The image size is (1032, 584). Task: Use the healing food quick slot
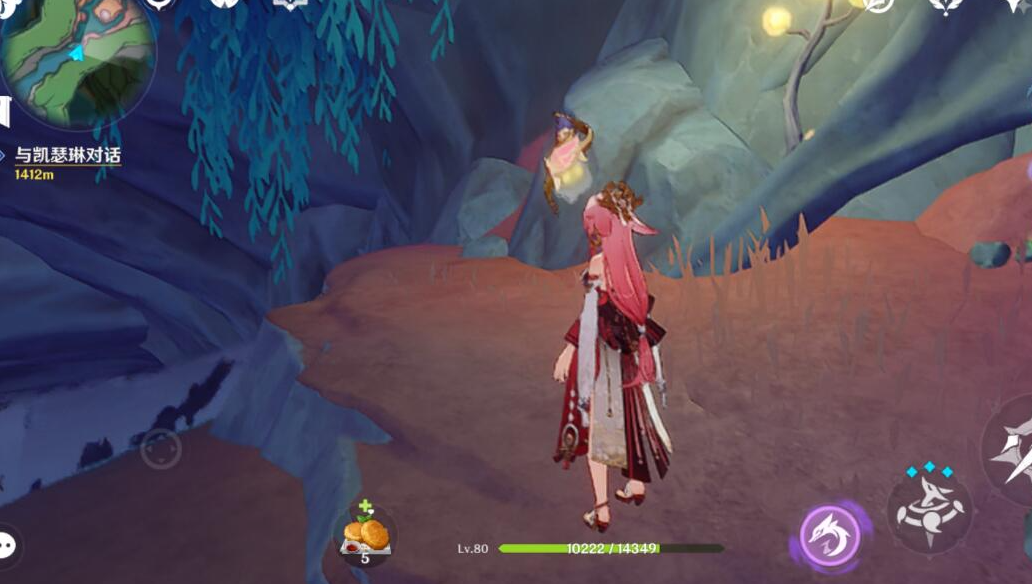pyautogui.click(x=364, y=536)
